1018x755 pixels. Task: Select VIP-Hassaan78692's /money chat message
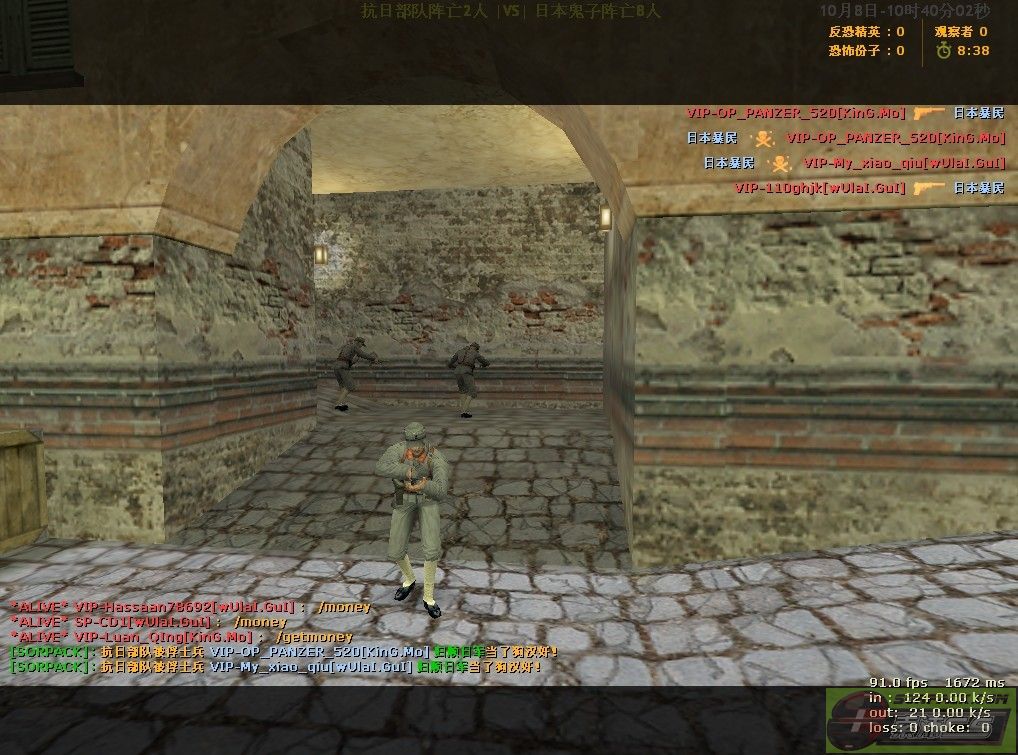click(x=190, y=607)
